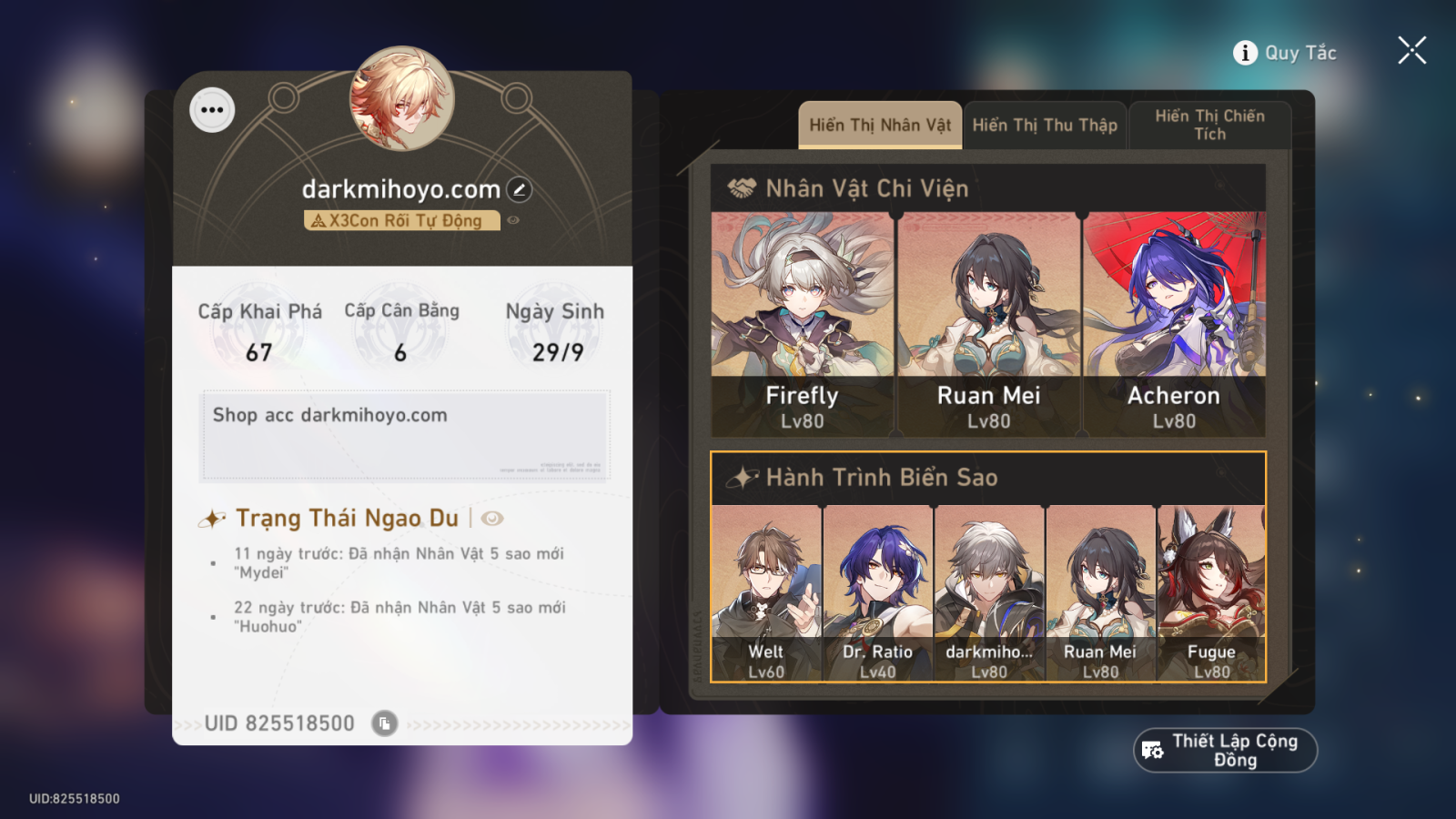Toggle visibility of X3Con Rối Tự Động title
This screenshot has height=819, width=1456.
coord(512,219)
